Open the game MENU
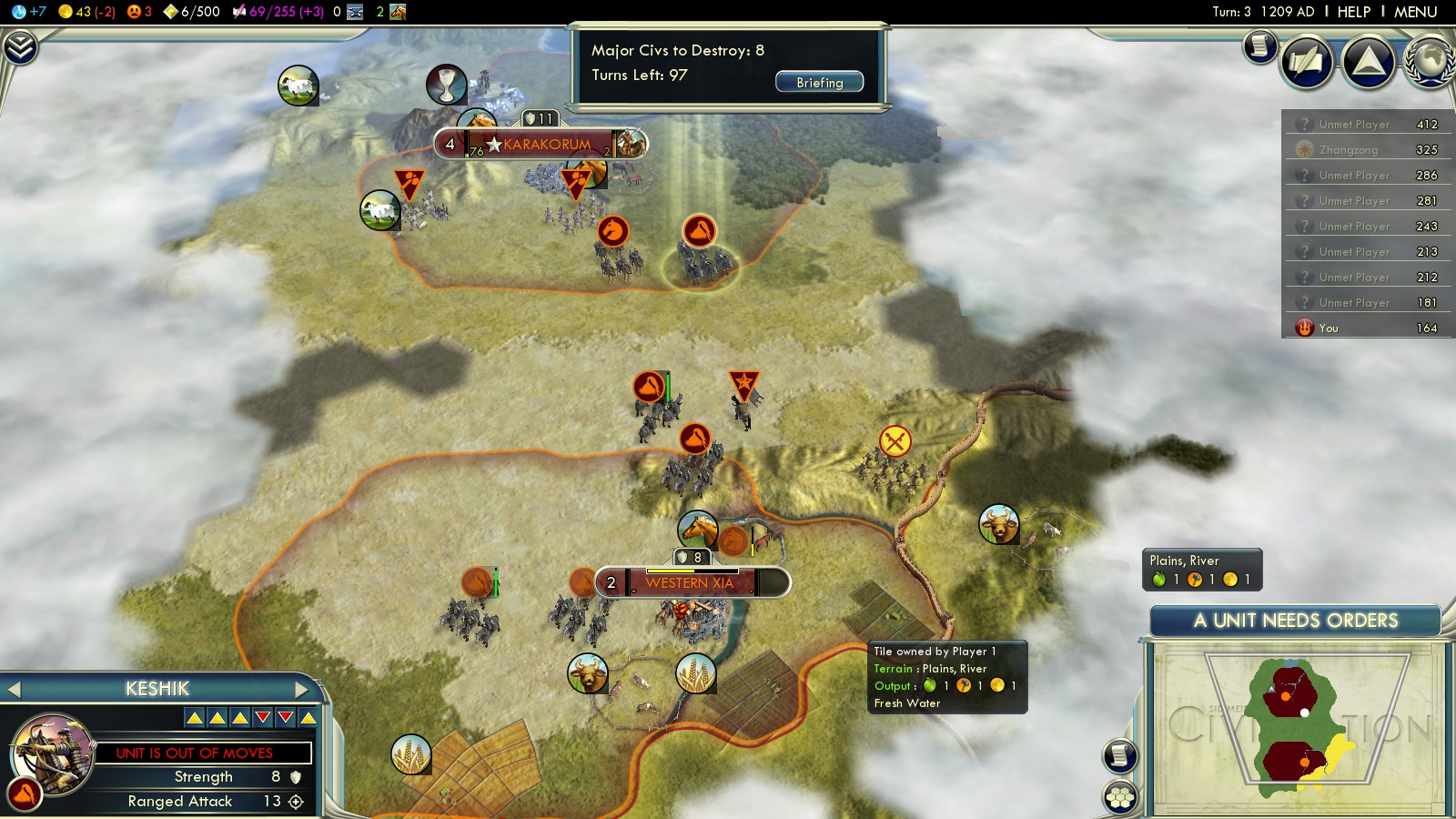Image resolution: width=1456 pixels, height=819 pixels. pos(1415,12)
